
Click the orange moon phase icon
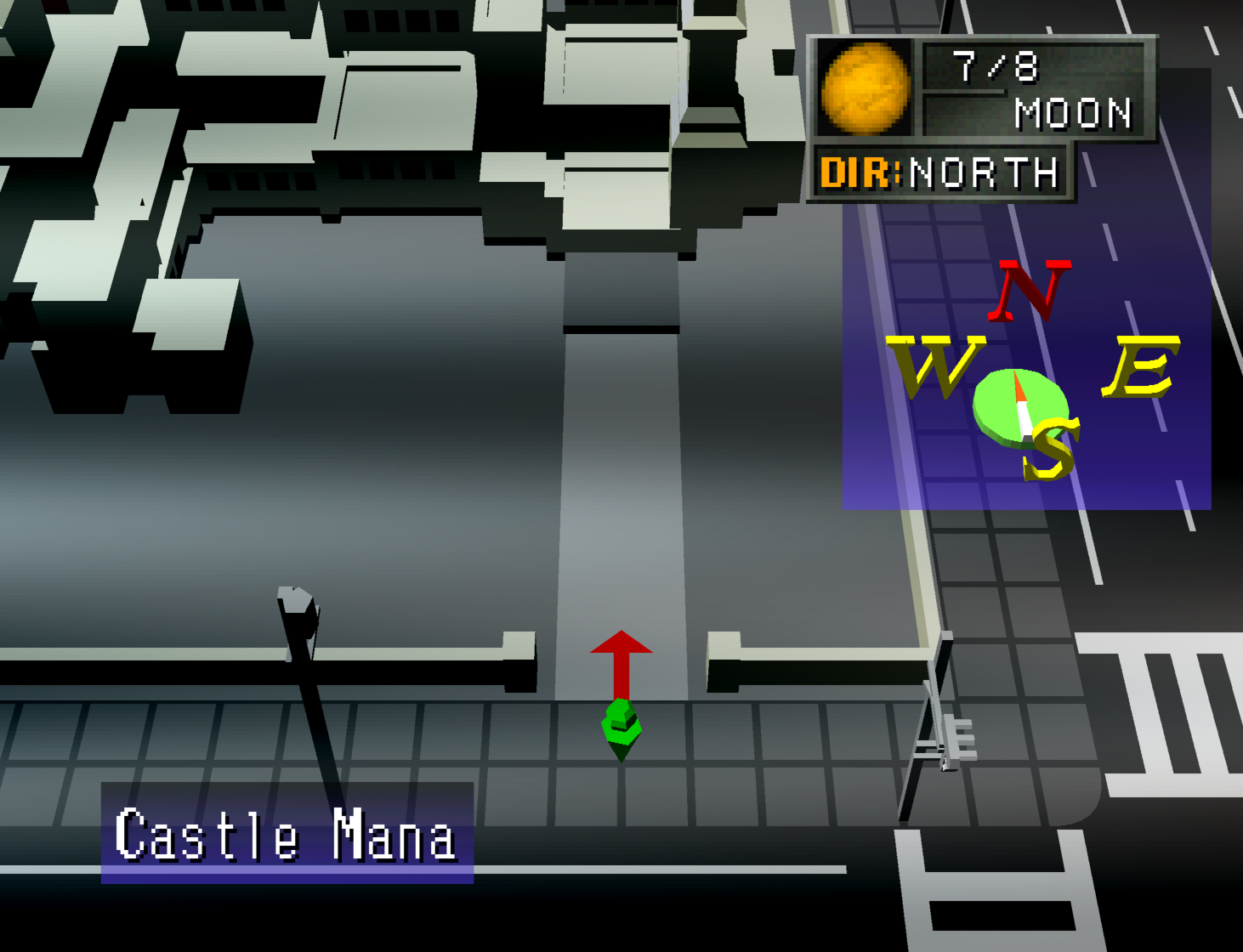[x=865, y=89]
